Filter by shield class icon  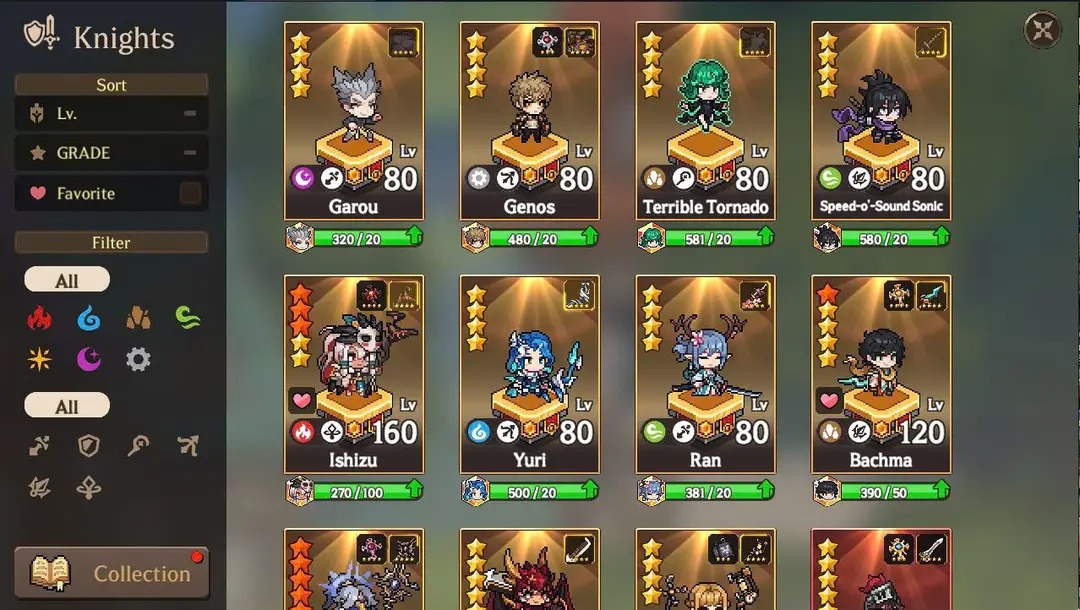point(89,446)
